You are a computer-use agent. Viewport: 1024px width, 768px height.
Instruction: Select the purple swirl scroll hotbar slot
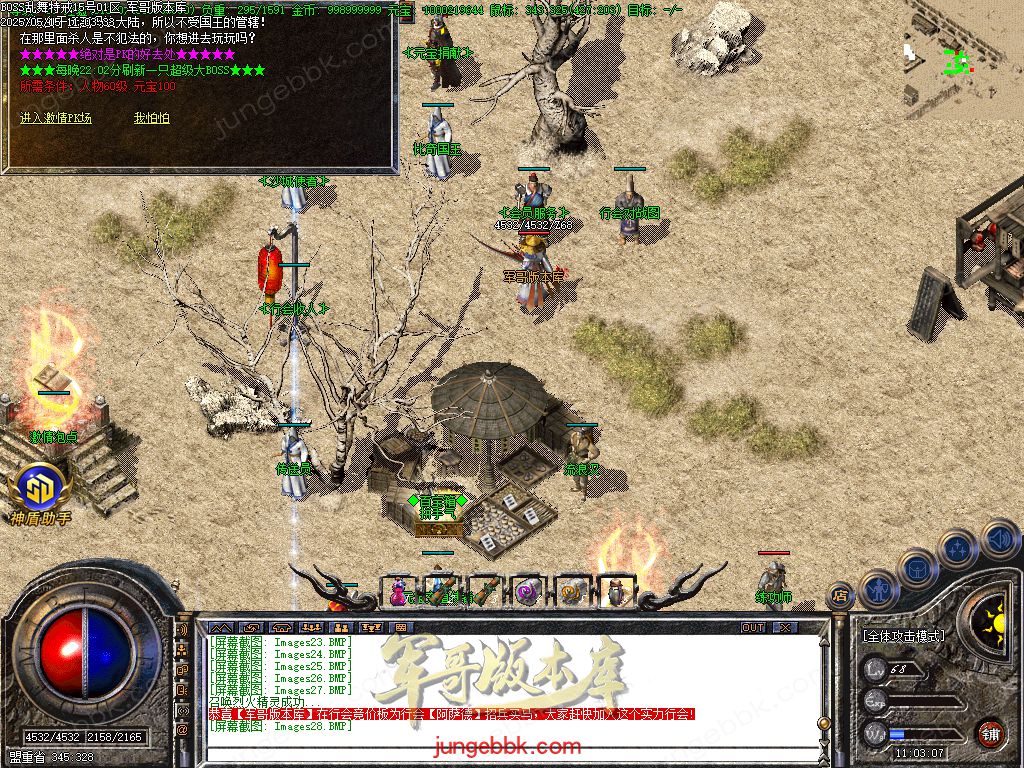click(526, 592)
